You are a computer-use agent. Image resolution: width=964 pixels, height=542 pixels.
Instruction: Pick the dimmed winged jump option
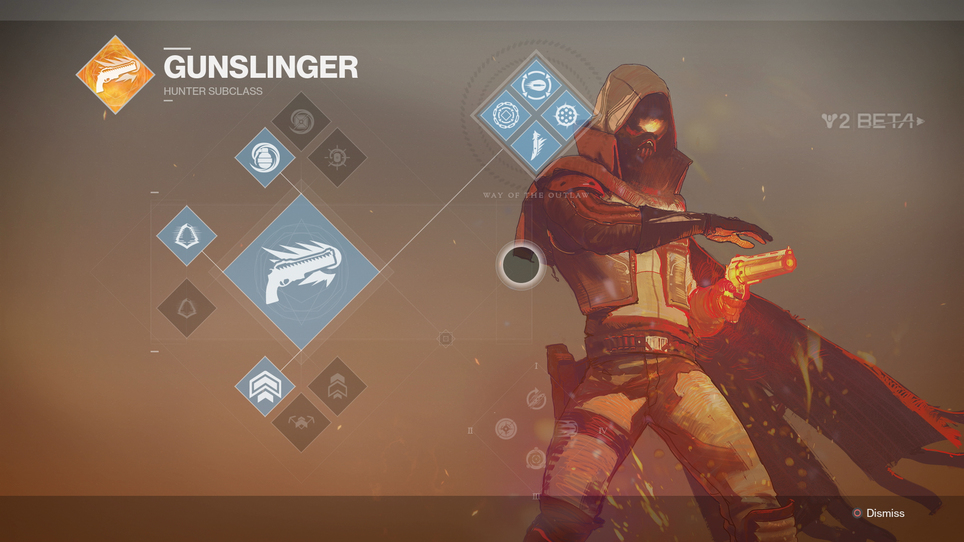pos(301,422)
